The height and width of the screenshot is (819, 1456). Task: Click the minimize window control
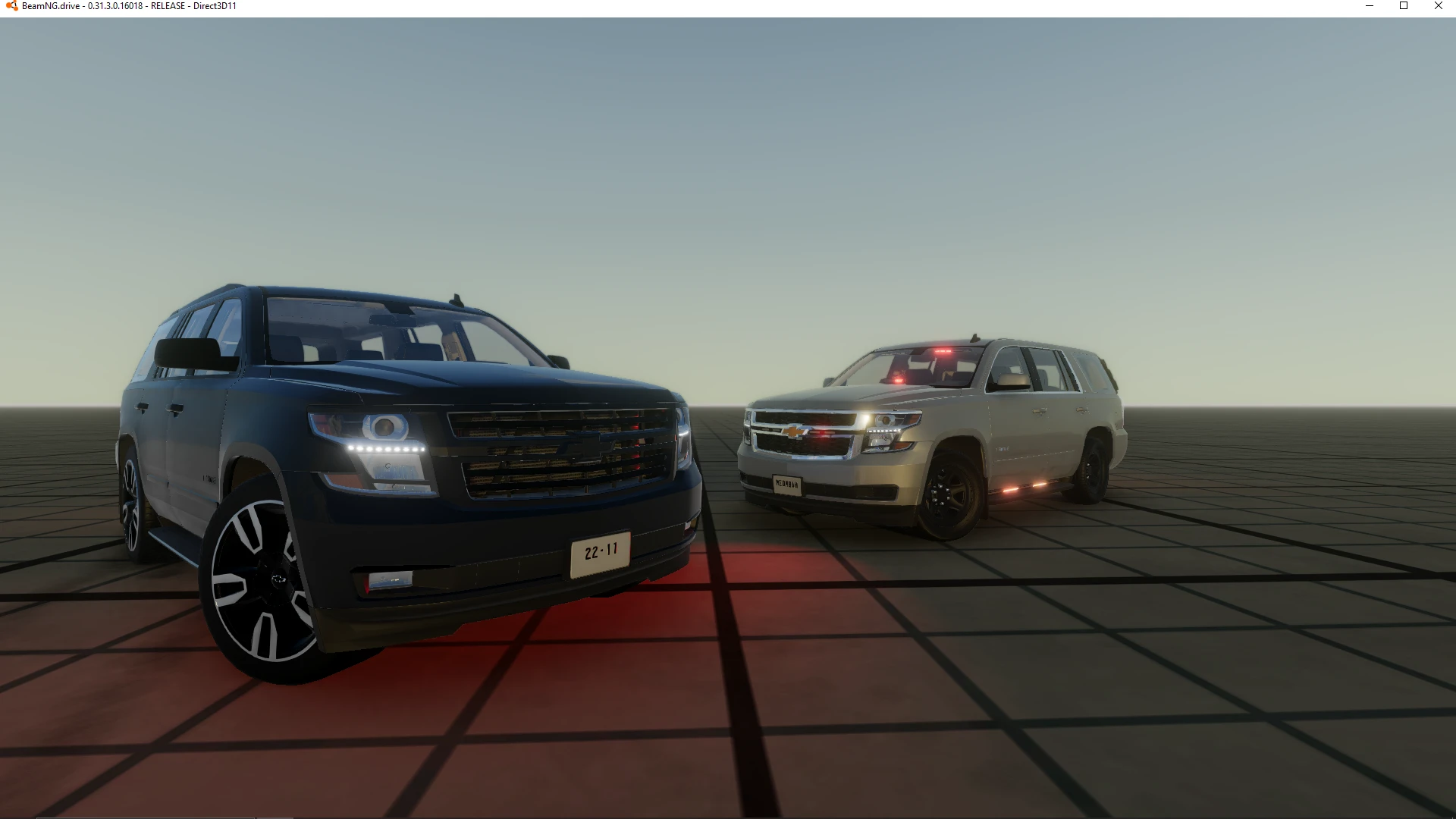click(x=1370, y=6)
